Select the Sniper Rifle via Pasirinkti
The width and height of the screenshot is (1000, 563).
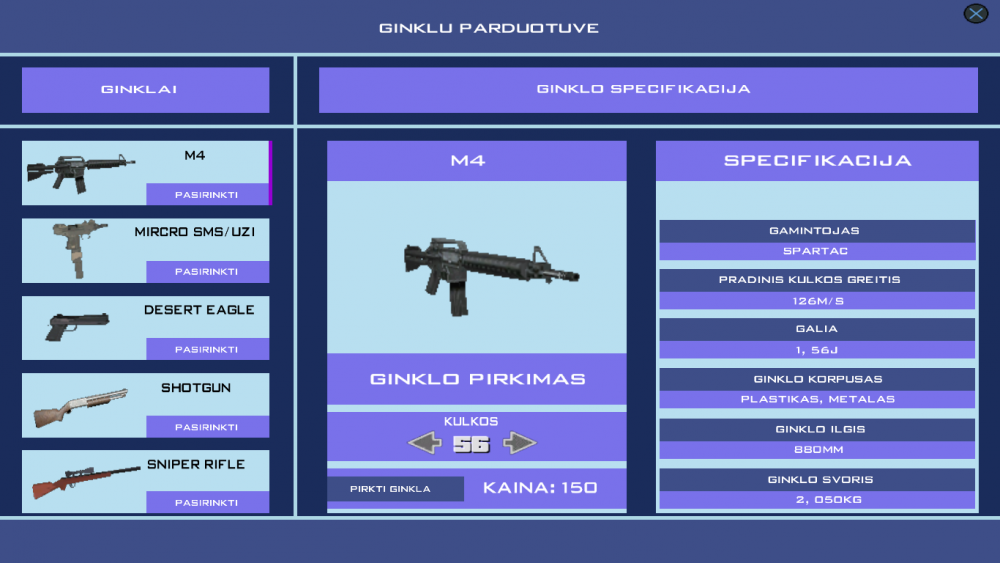pyautogui.click(x=207, y=503)
